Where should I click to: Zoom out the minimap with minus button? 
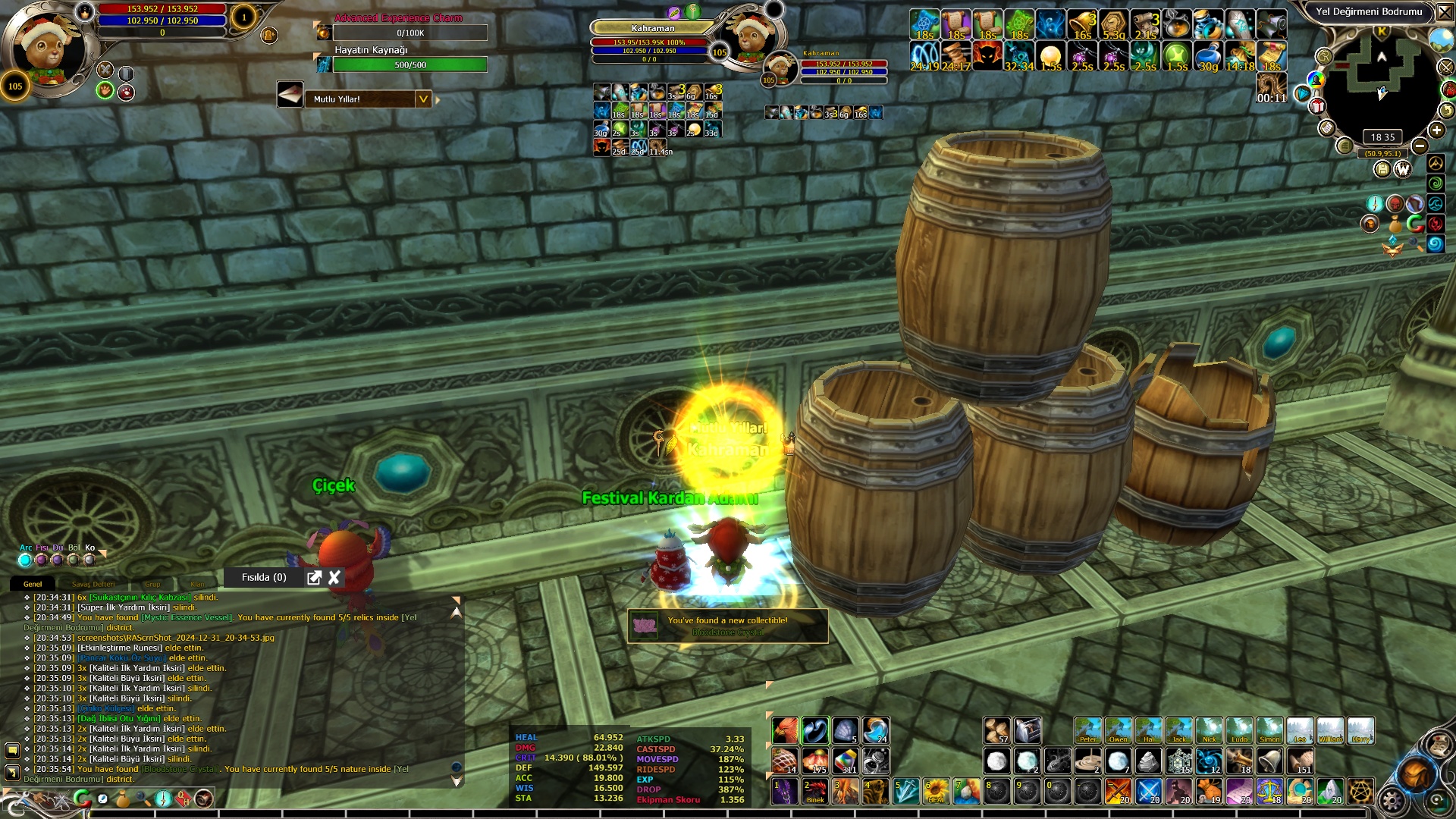(x=1420, y=146)
